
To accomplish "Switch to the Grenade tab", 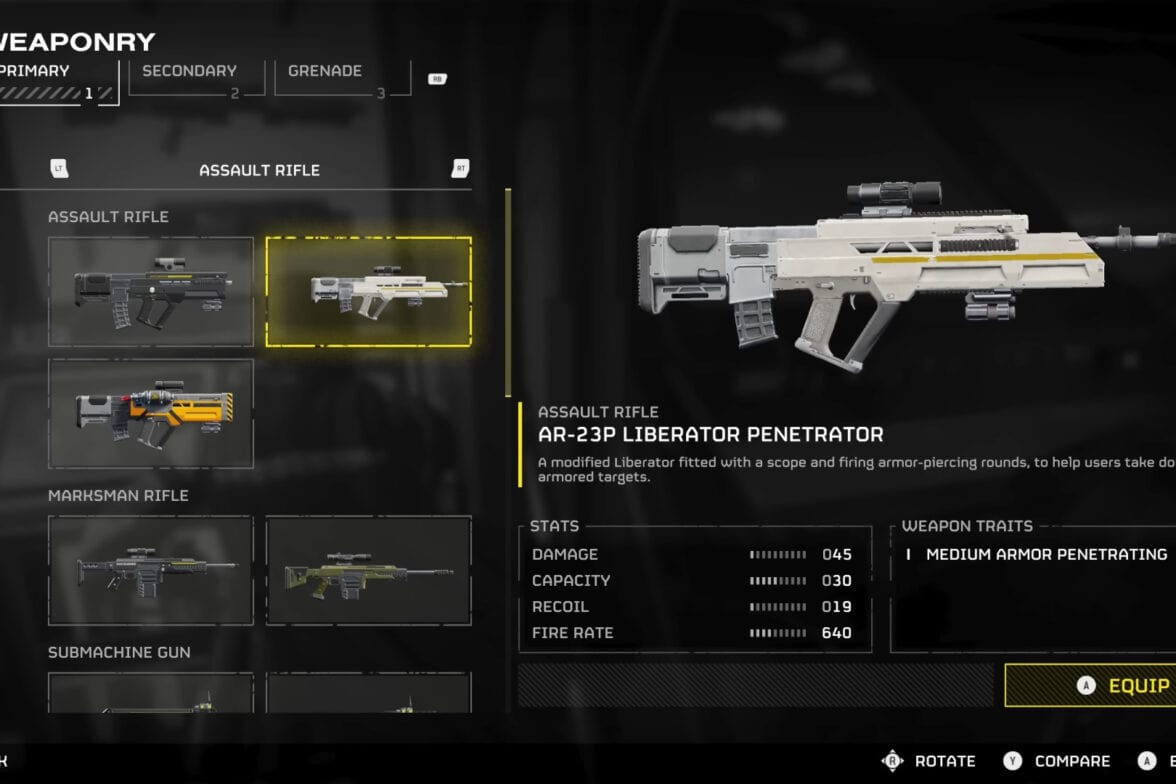I will [x=340, y=80].
